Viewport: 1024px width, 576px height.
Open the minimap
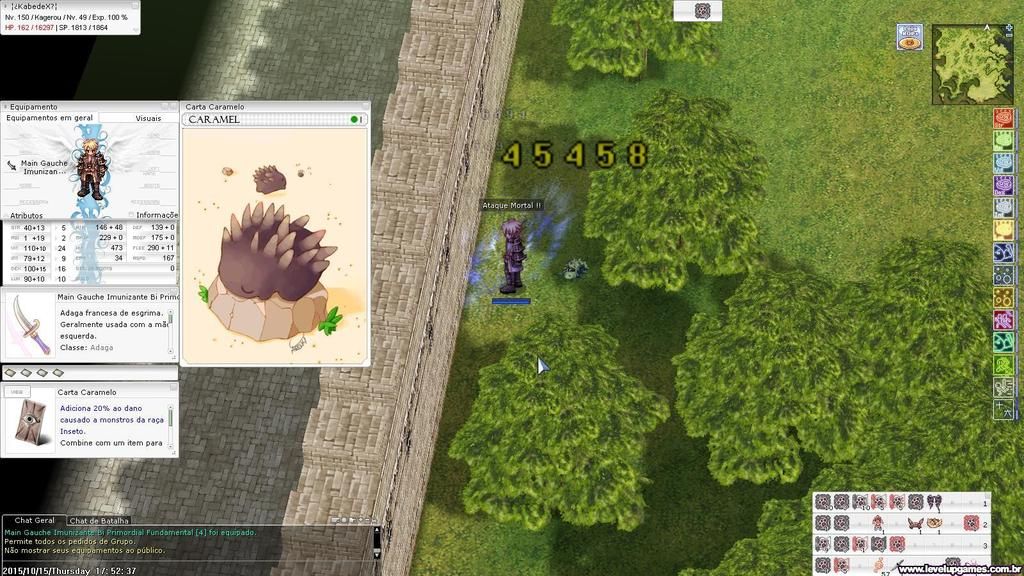(x=958, y=65)
